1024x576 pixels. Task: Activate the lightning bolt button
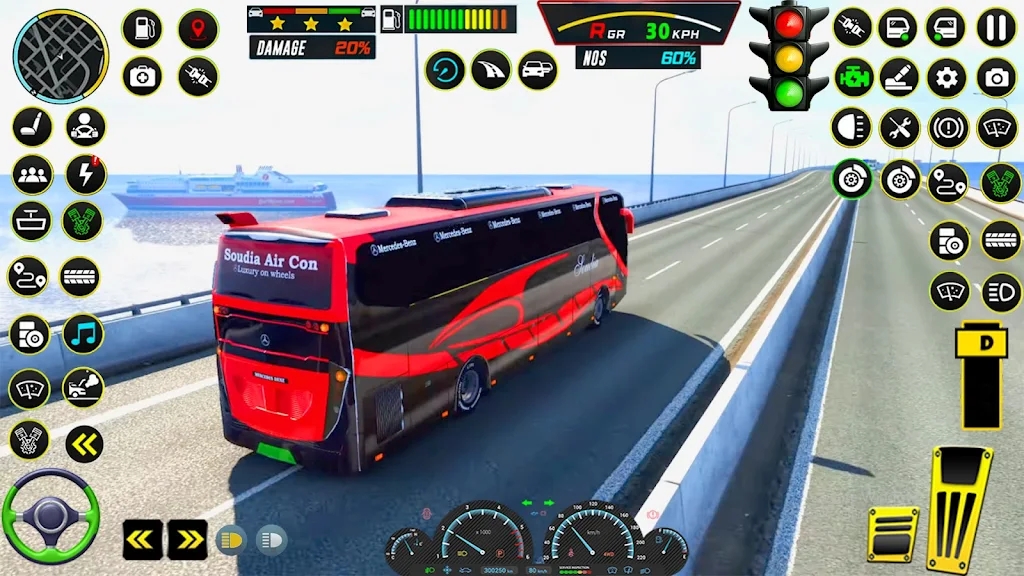click(x=86, y=175)
